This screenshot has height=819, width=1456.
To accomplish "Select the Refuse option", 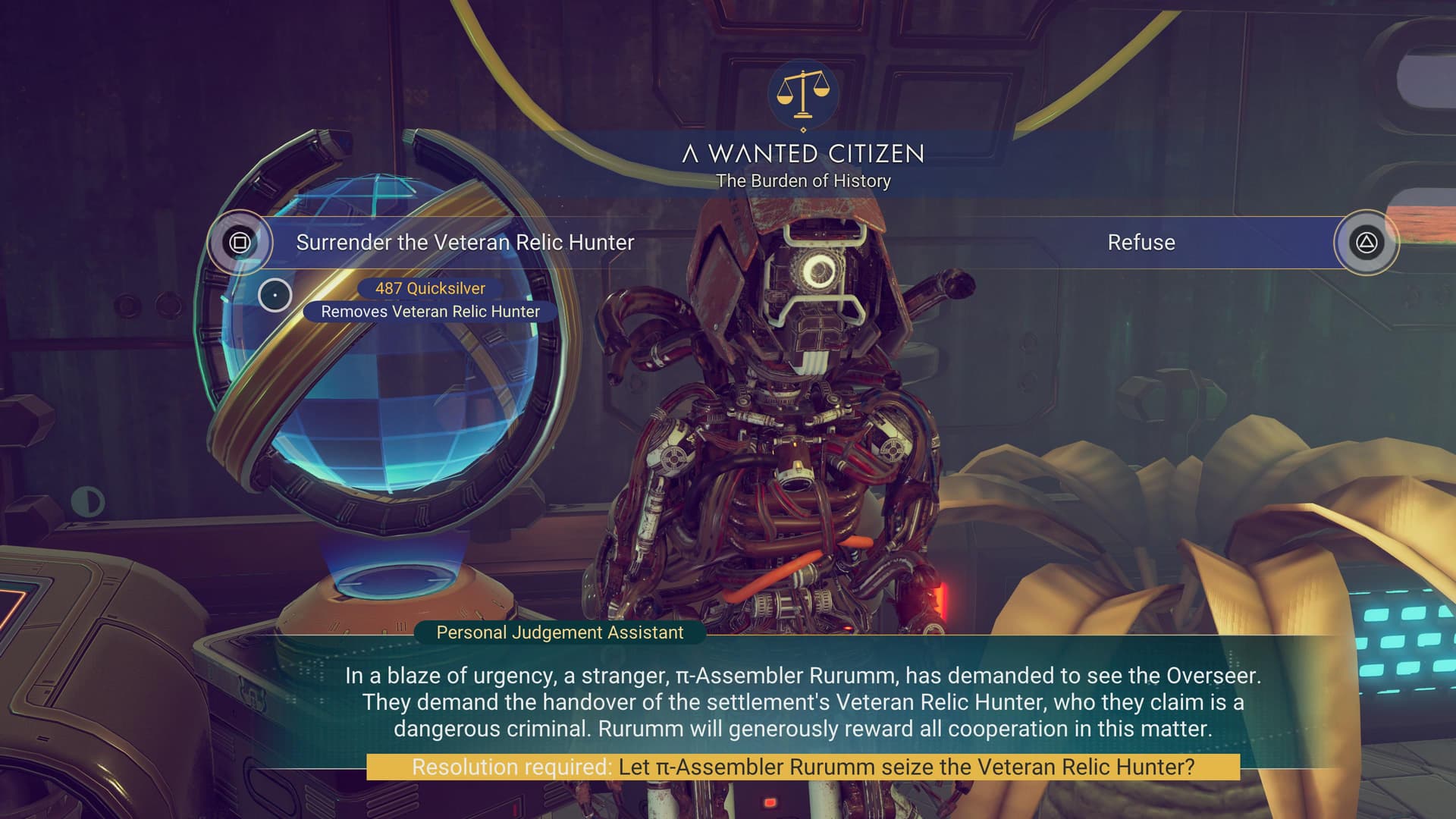I will (x=1141, y=243).
